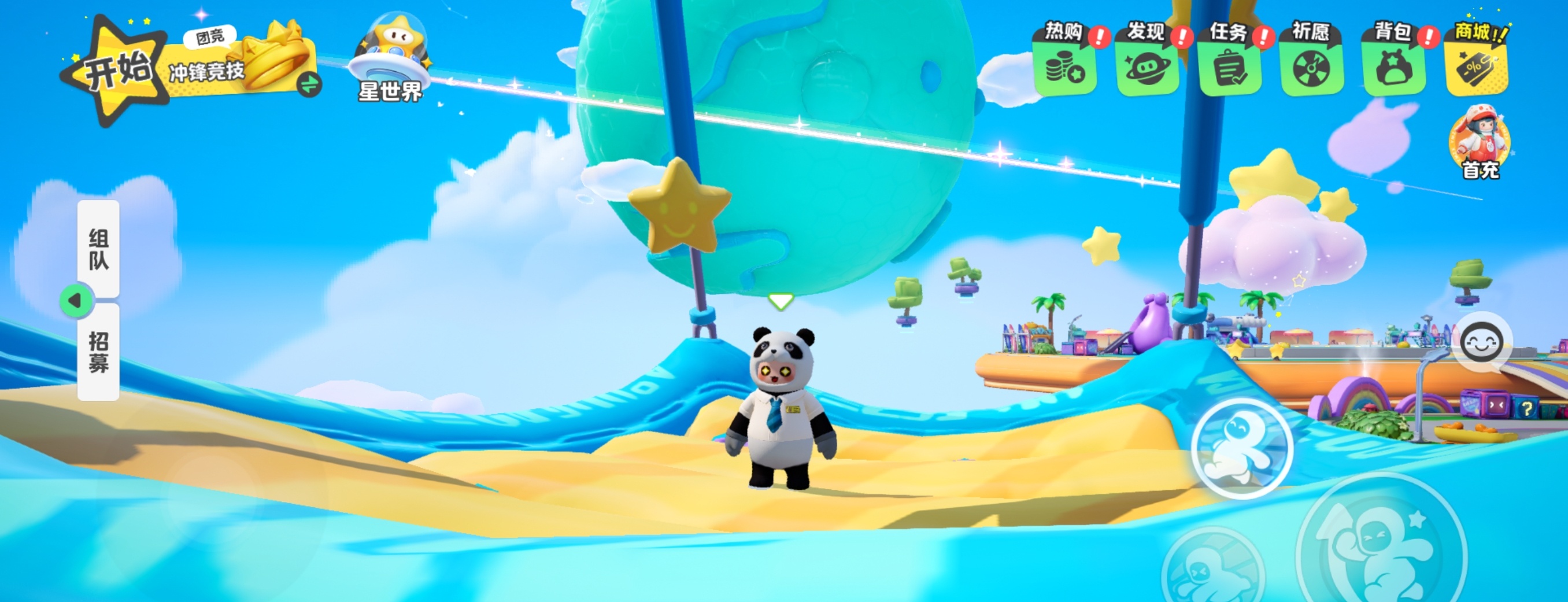Open the 背包 backpack

pyautogui.click(x=1393, y=60)
